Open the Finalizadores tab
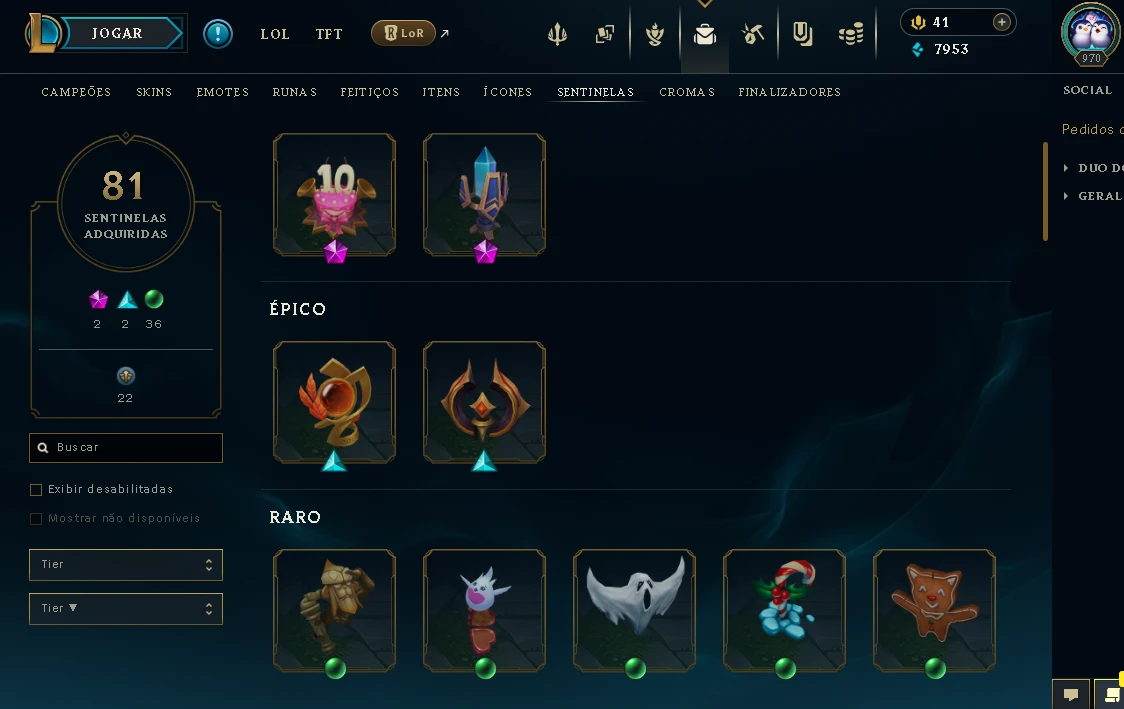Image resolution: width=1124 pixels, height=709 pixels. 789,92
